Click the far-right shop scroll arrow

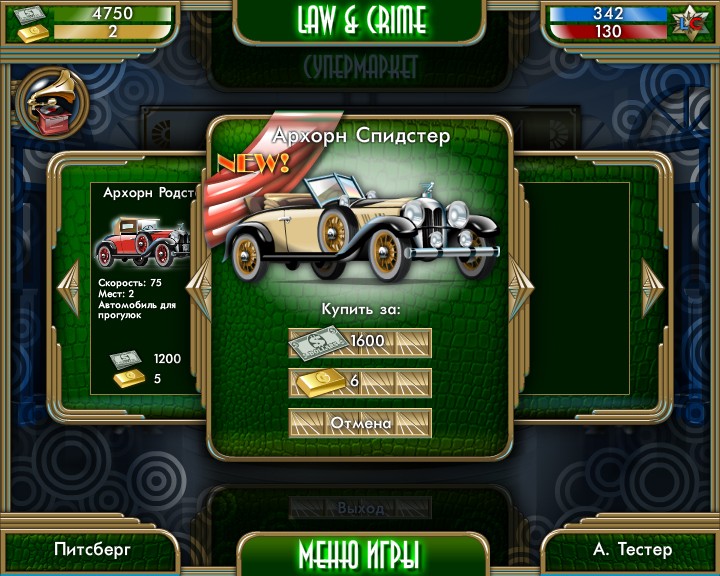pos(652,288)
